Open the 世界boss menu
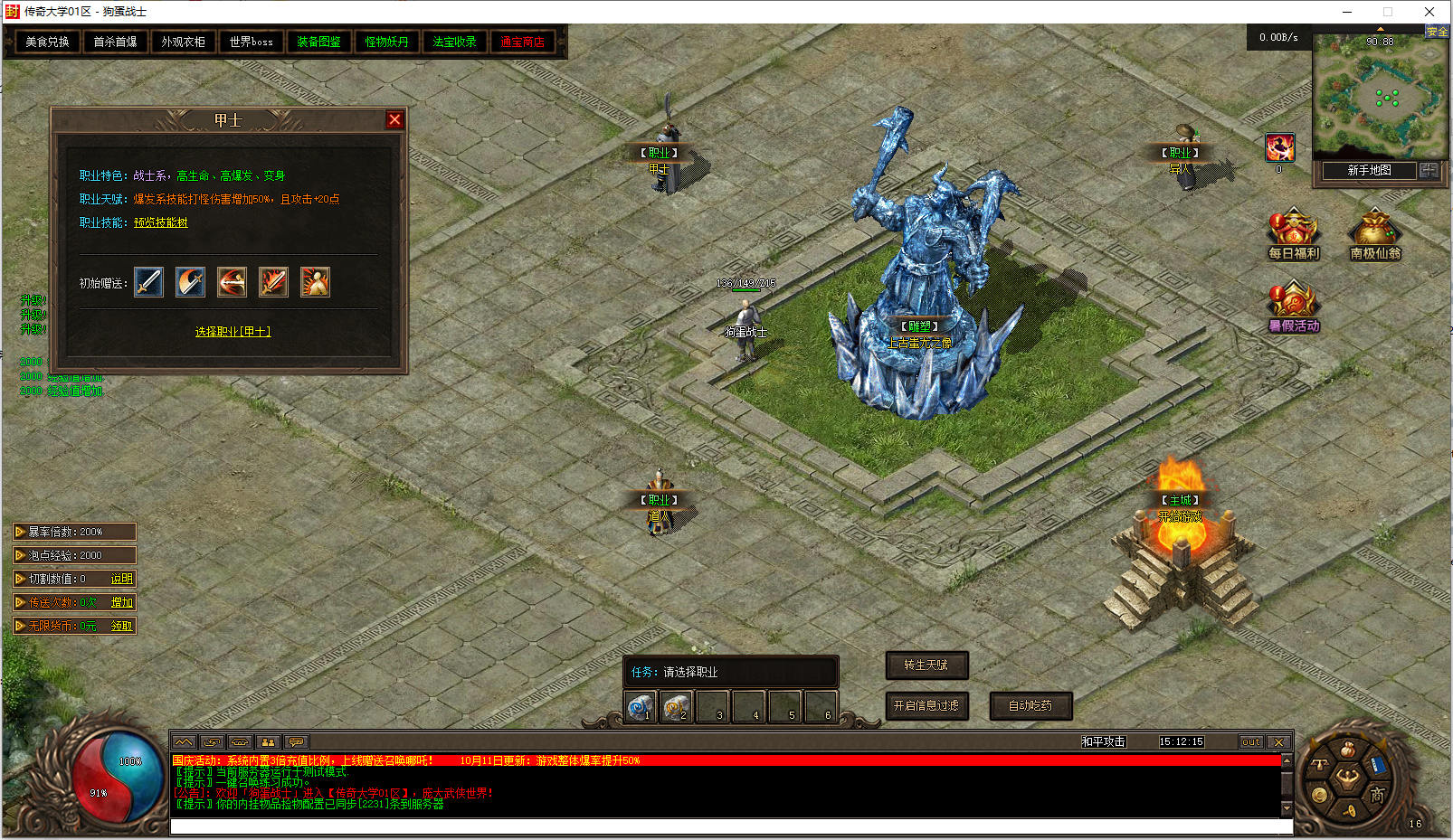Screen dimensions: 1453x840 click(x=251, y=42)
